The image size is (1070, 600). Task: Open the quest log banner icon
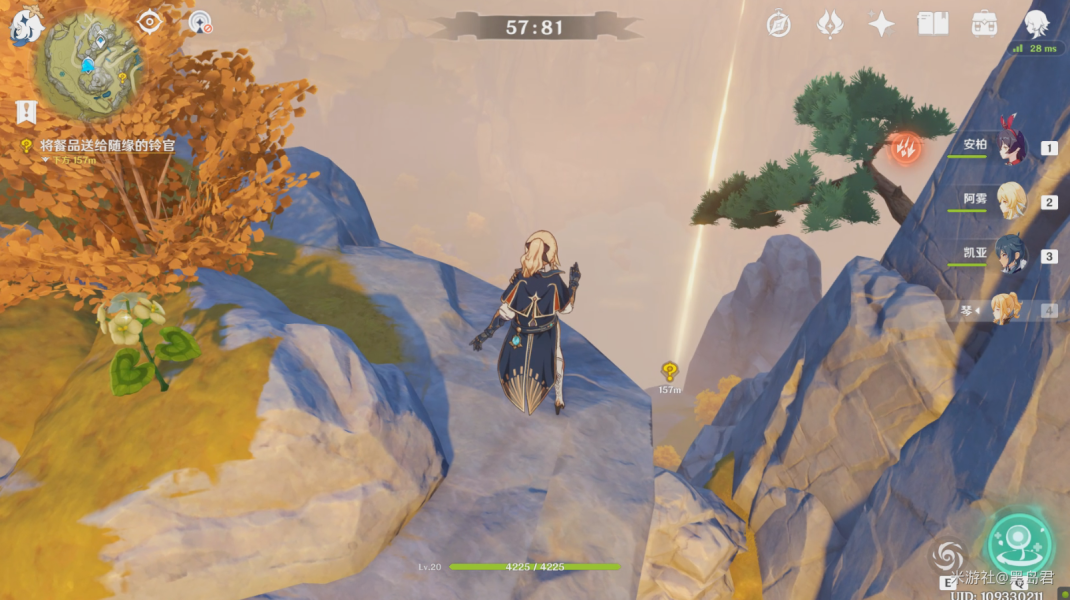[26, 112]
